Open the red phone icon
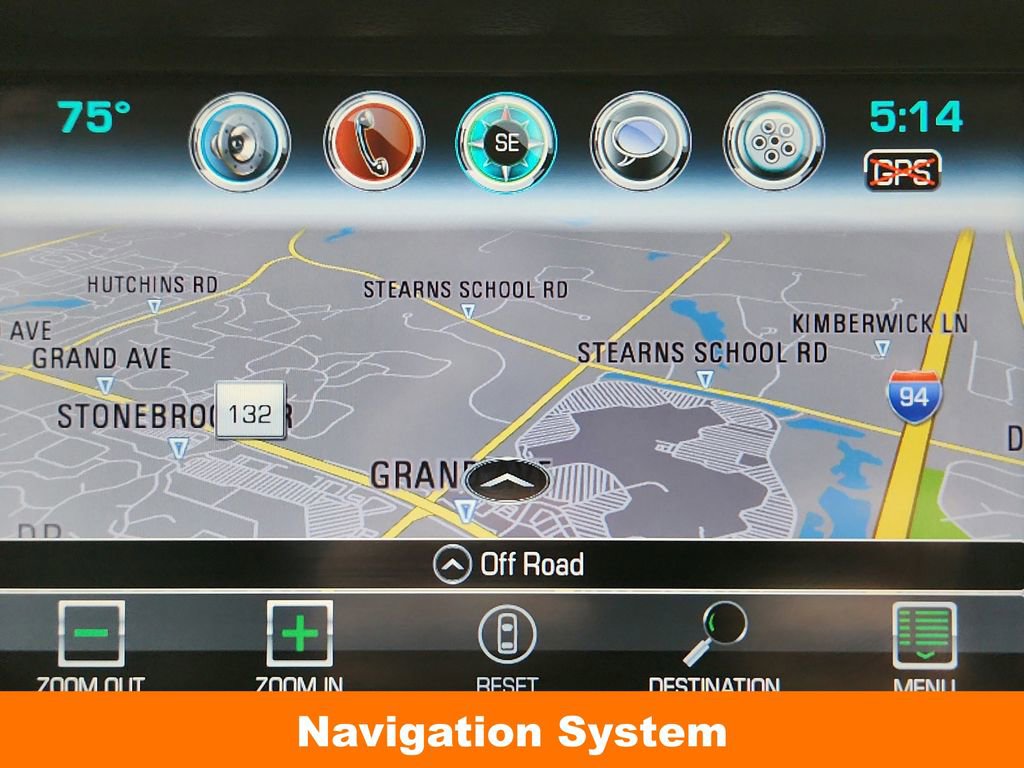The width and height of the screenshot is (1024, 768). tap(374, 142)
